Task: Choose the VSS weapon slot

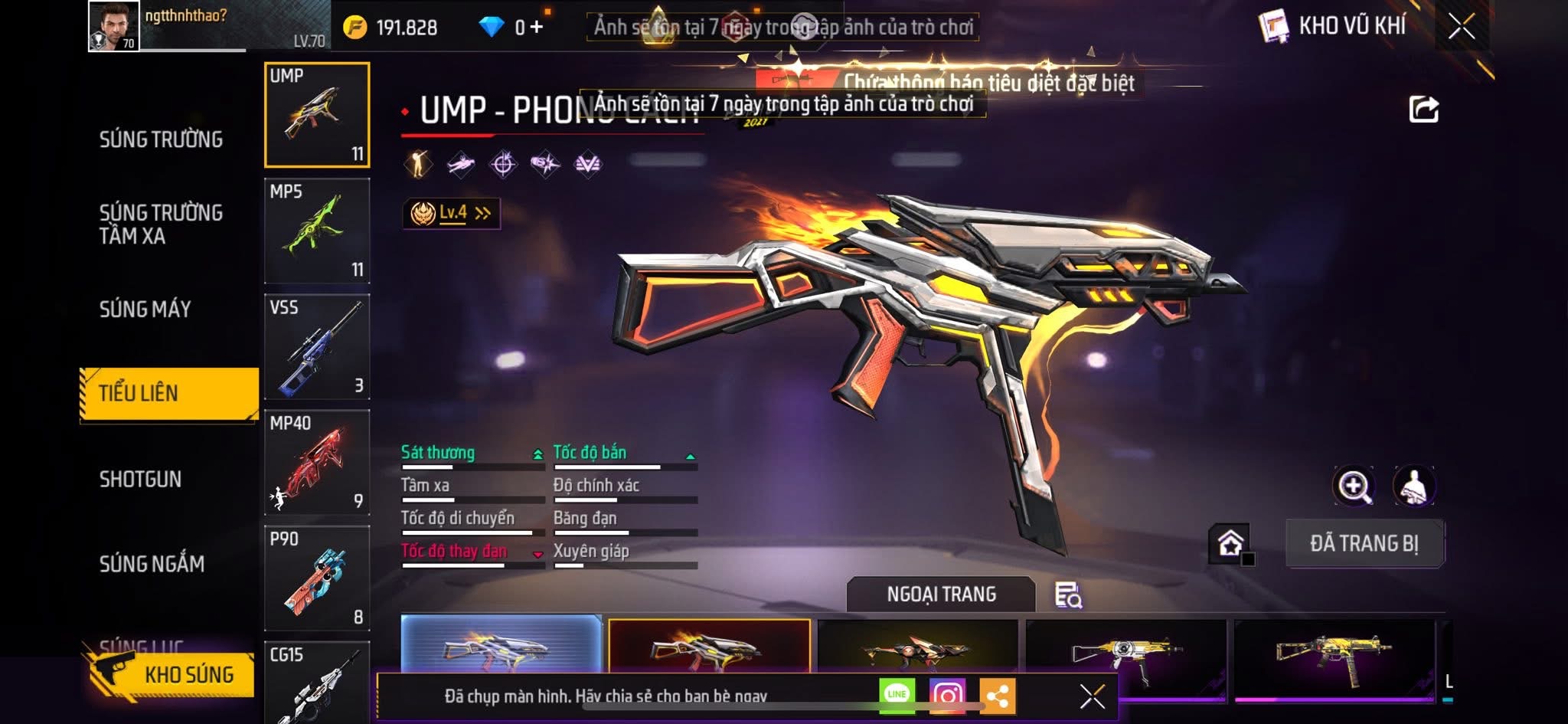Action: tap(317, 346)
